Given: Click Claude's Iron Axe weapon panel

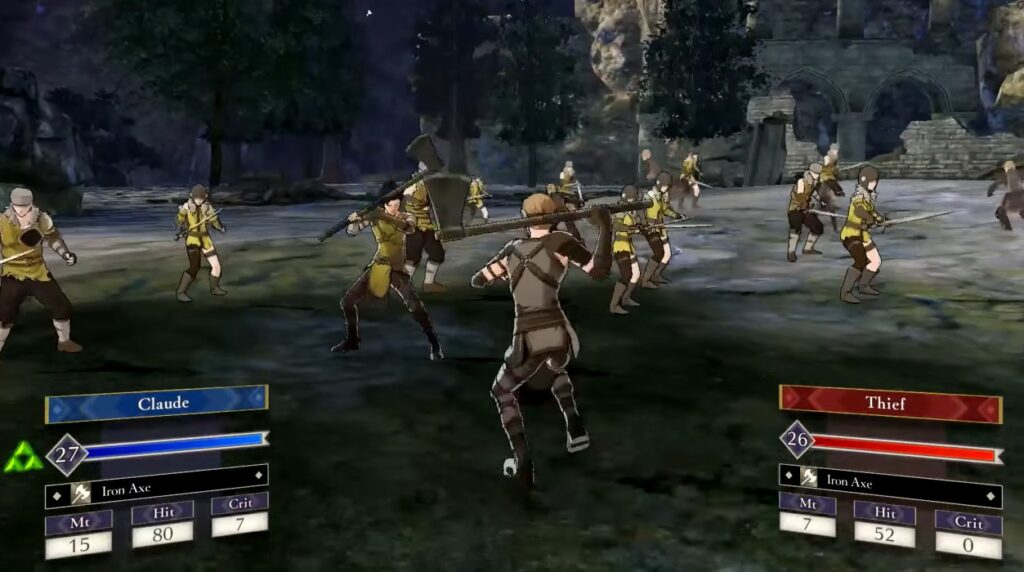Looking at the screenshot, I should (156, 490).
